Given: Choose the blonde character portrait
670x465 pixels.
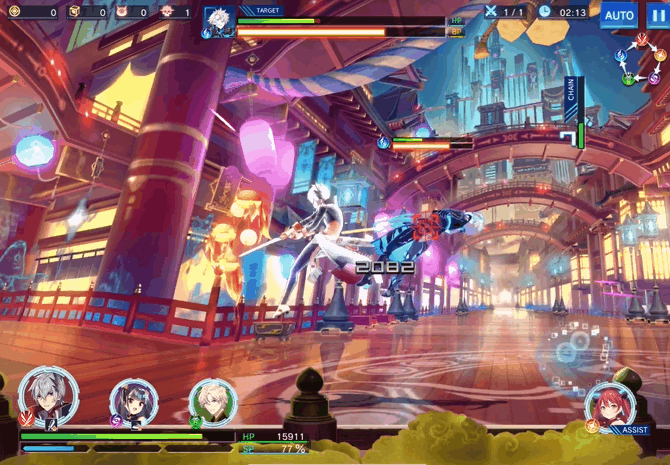Looking at the screenshot, I should (212, 401).
